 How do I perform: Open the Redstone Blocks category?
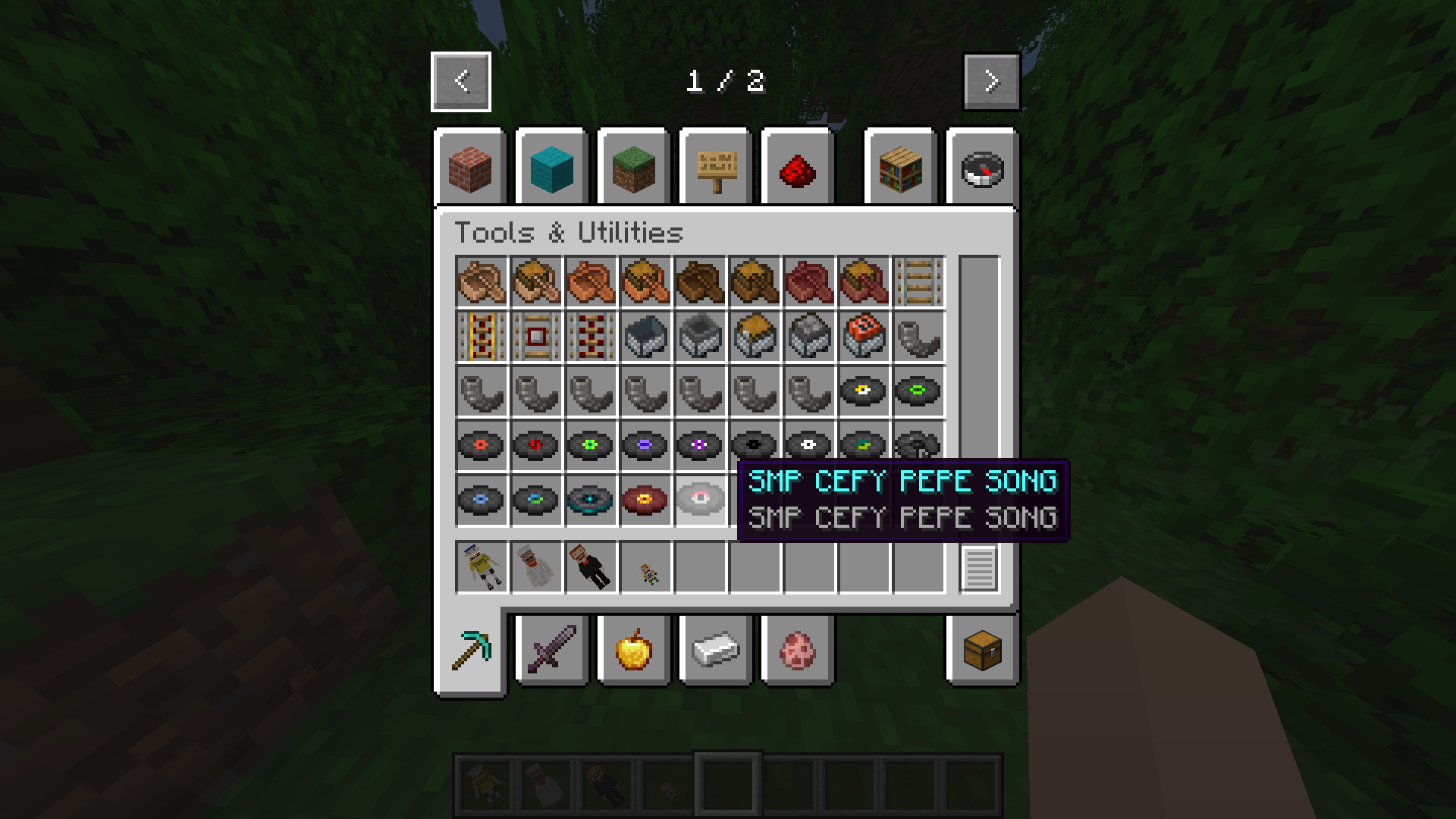pos(798,168)
